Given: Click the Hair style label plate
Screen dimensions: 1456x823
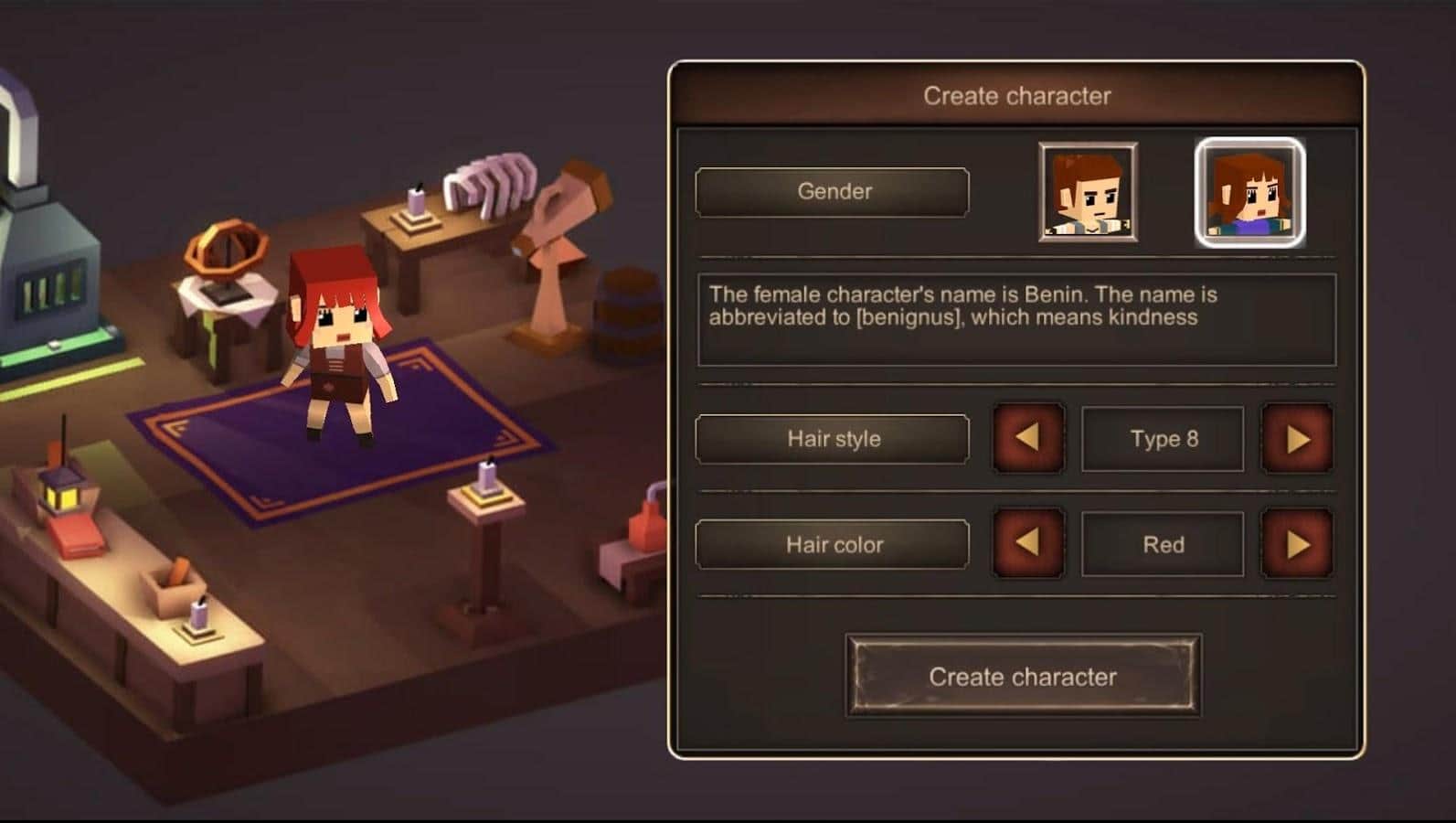Looking at the screenshot, I should [833, 439].
